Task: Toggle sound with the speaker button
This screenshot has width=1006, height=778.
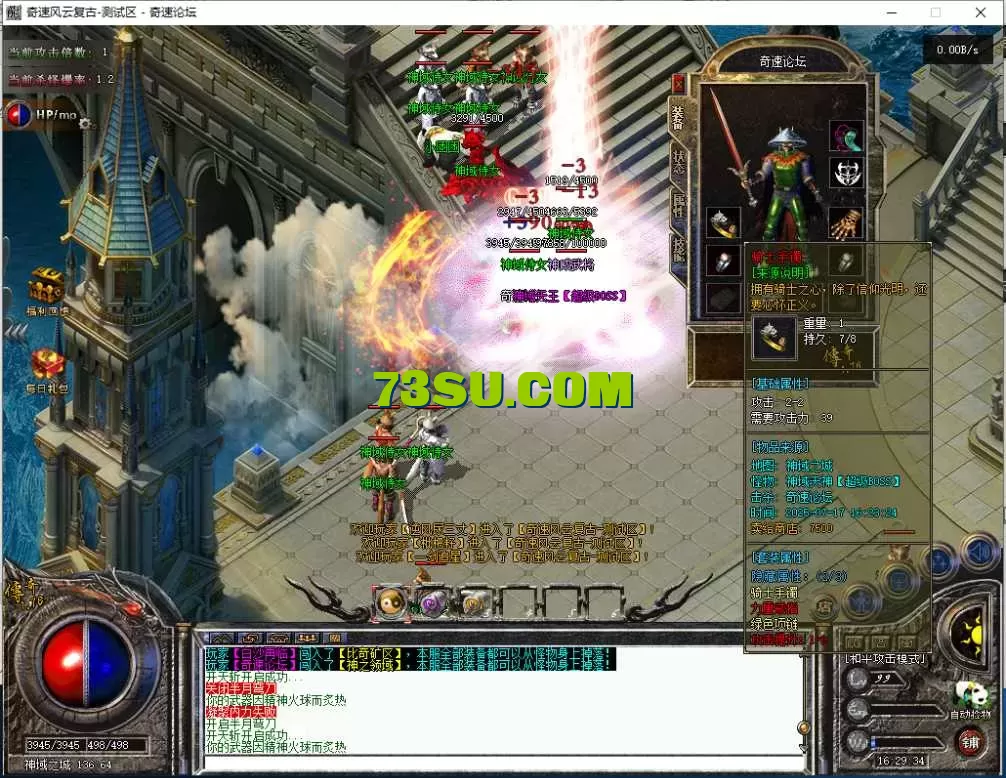Action: tap(977, 552)
